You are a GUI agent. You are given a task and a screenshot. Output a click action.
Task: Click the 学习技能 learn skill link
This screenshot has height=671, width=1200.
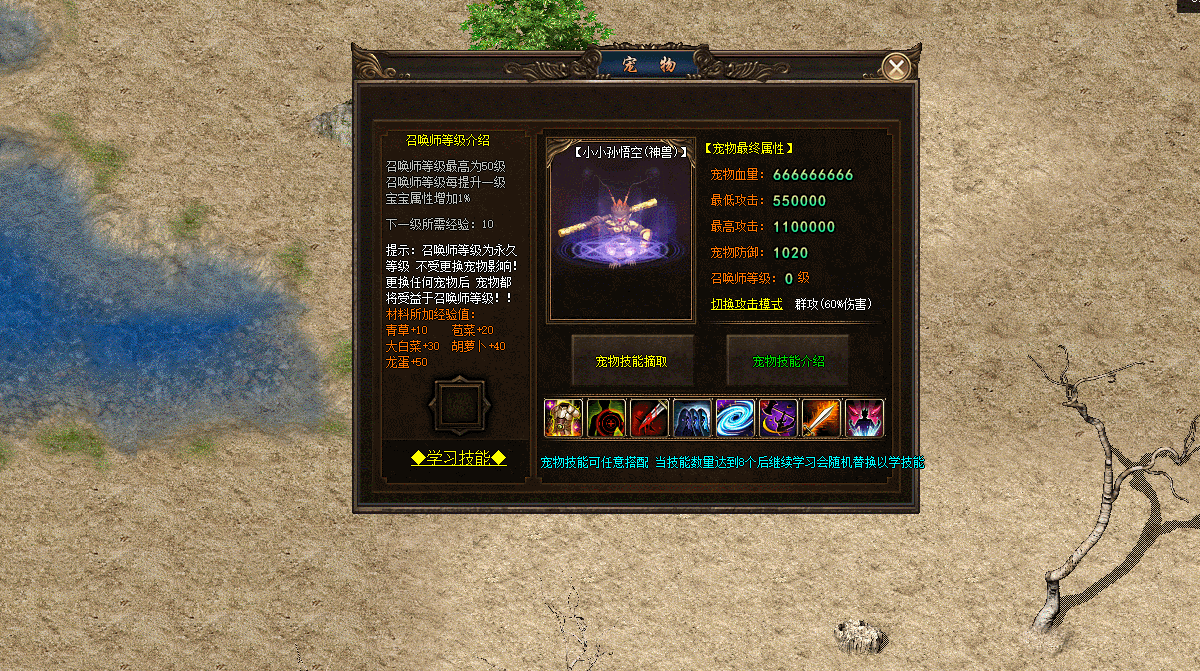point(458,458)
